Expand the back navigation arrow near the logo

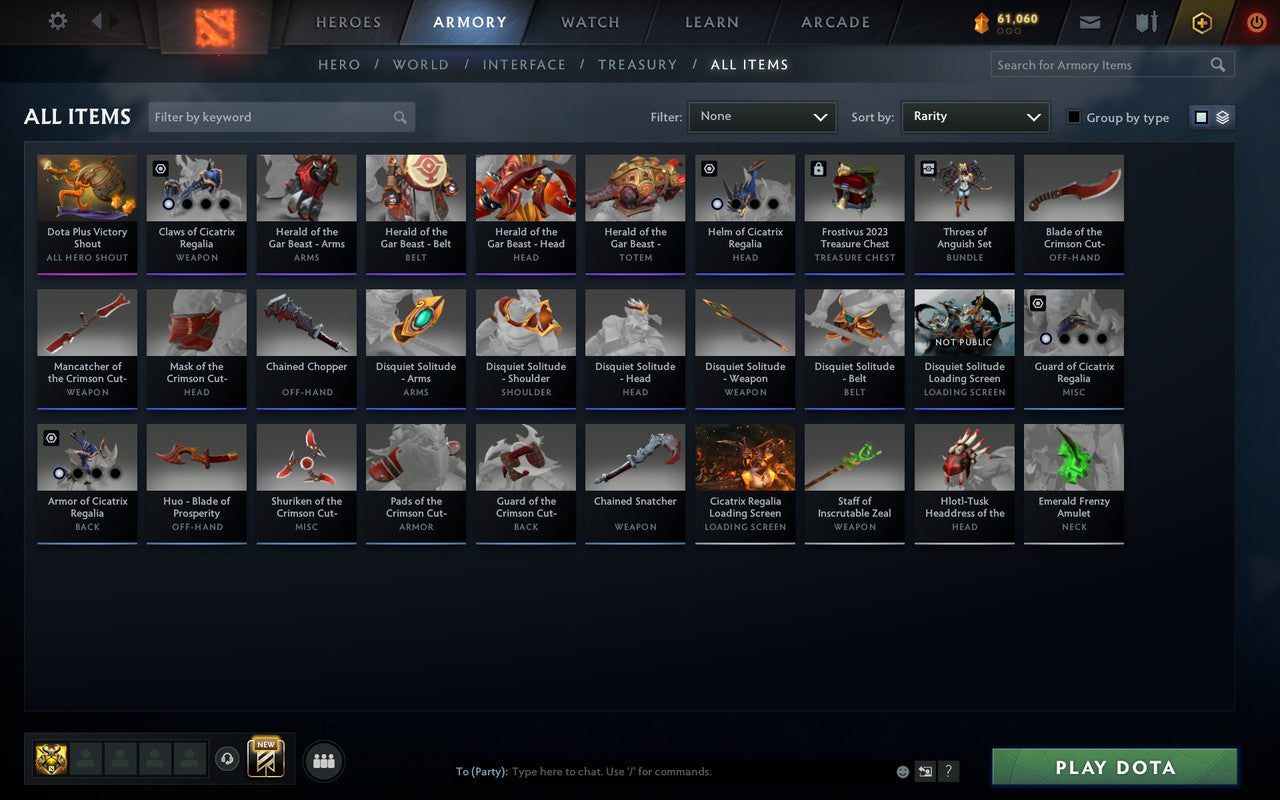(x=98, y=21)
